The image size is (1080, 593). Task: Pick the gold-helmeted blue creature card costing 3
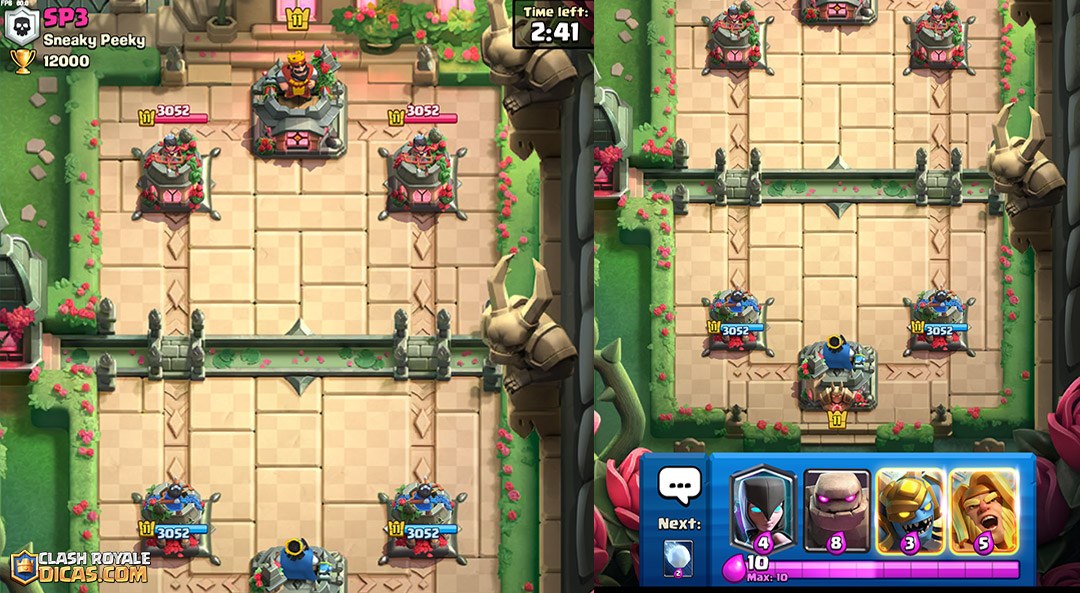(910, 509)
